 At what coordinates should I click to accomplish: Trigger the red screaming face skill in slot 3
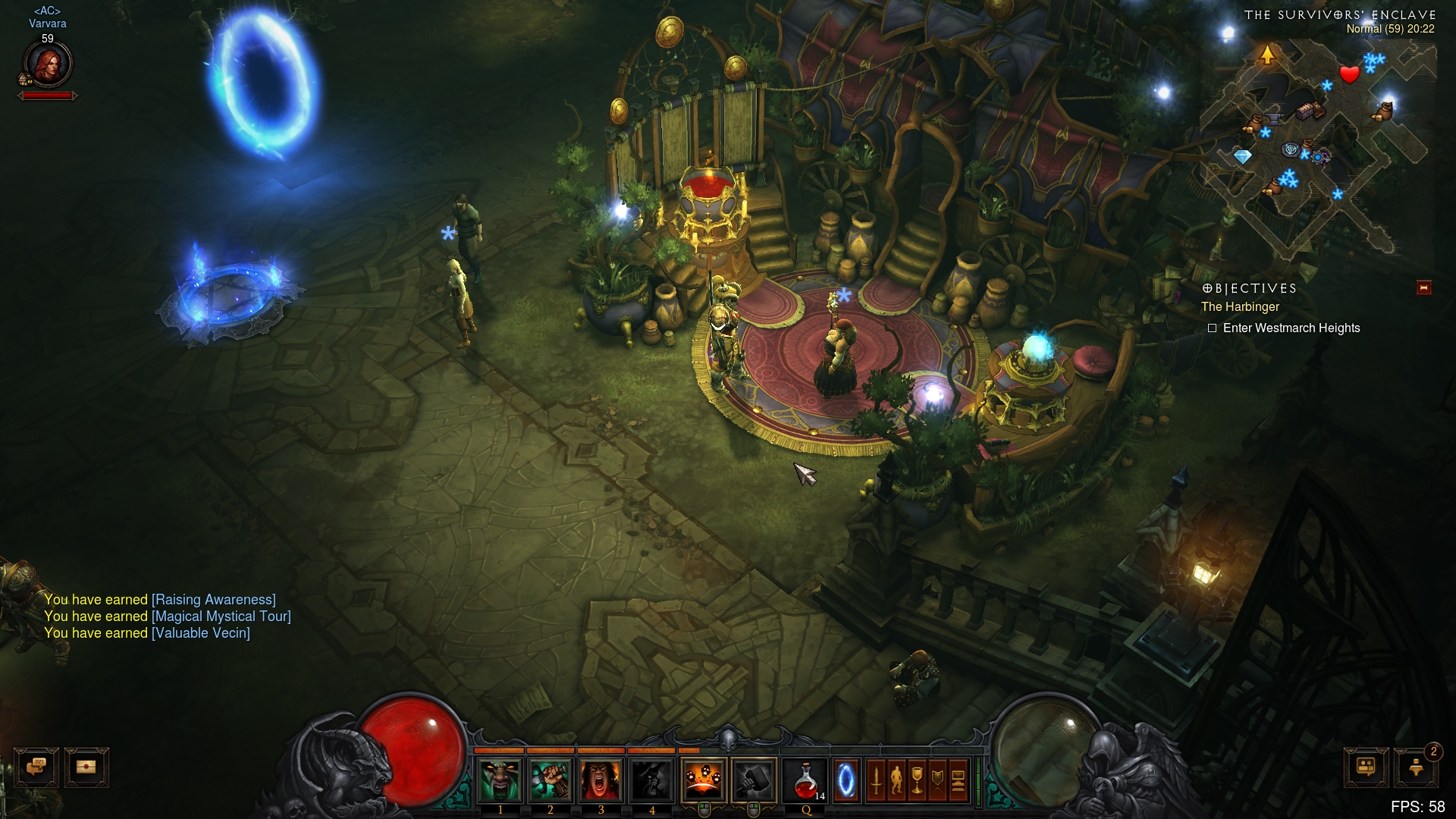click(601, 780)
